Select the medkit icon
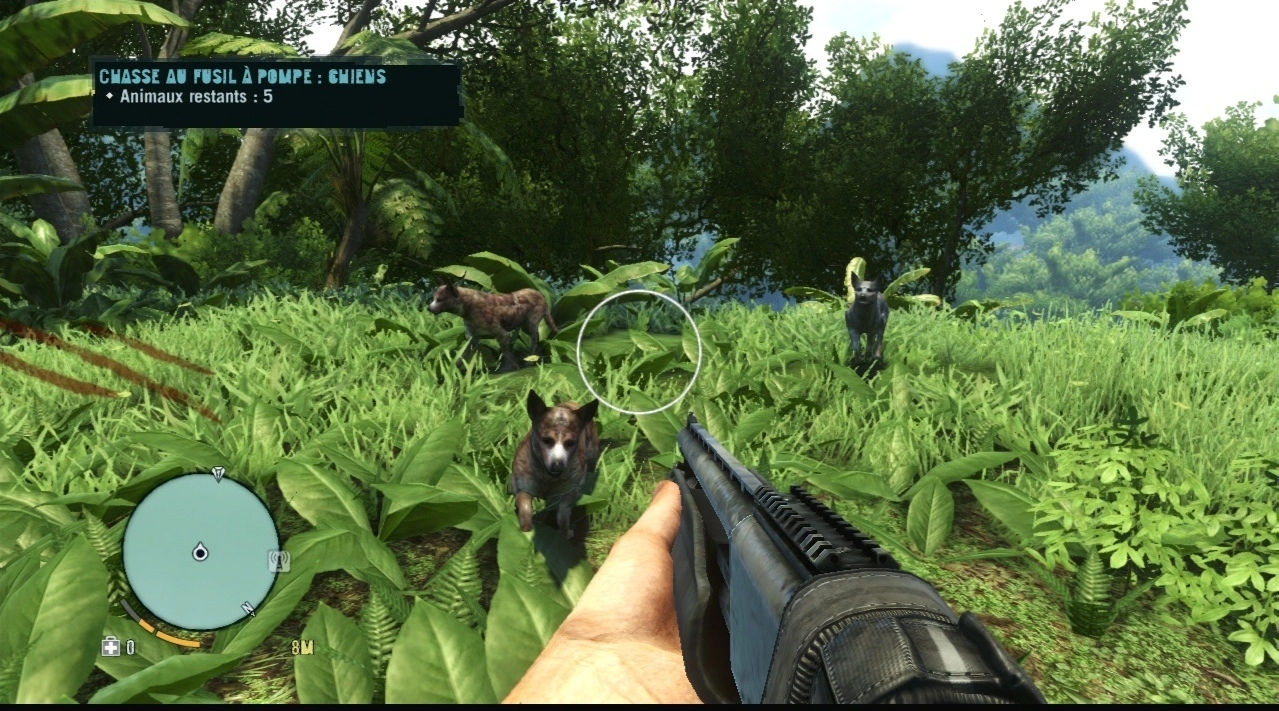 [x=111, y=647]
